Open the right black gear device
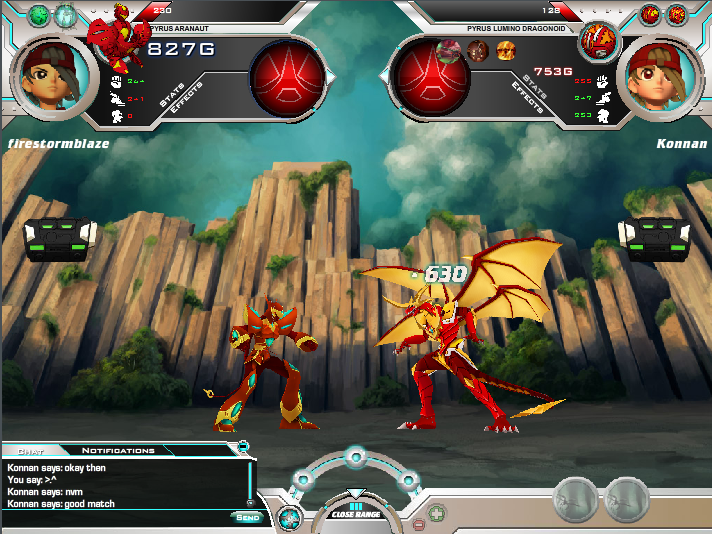The height and width of the screenshot is (534, 712). click(652, 238)
